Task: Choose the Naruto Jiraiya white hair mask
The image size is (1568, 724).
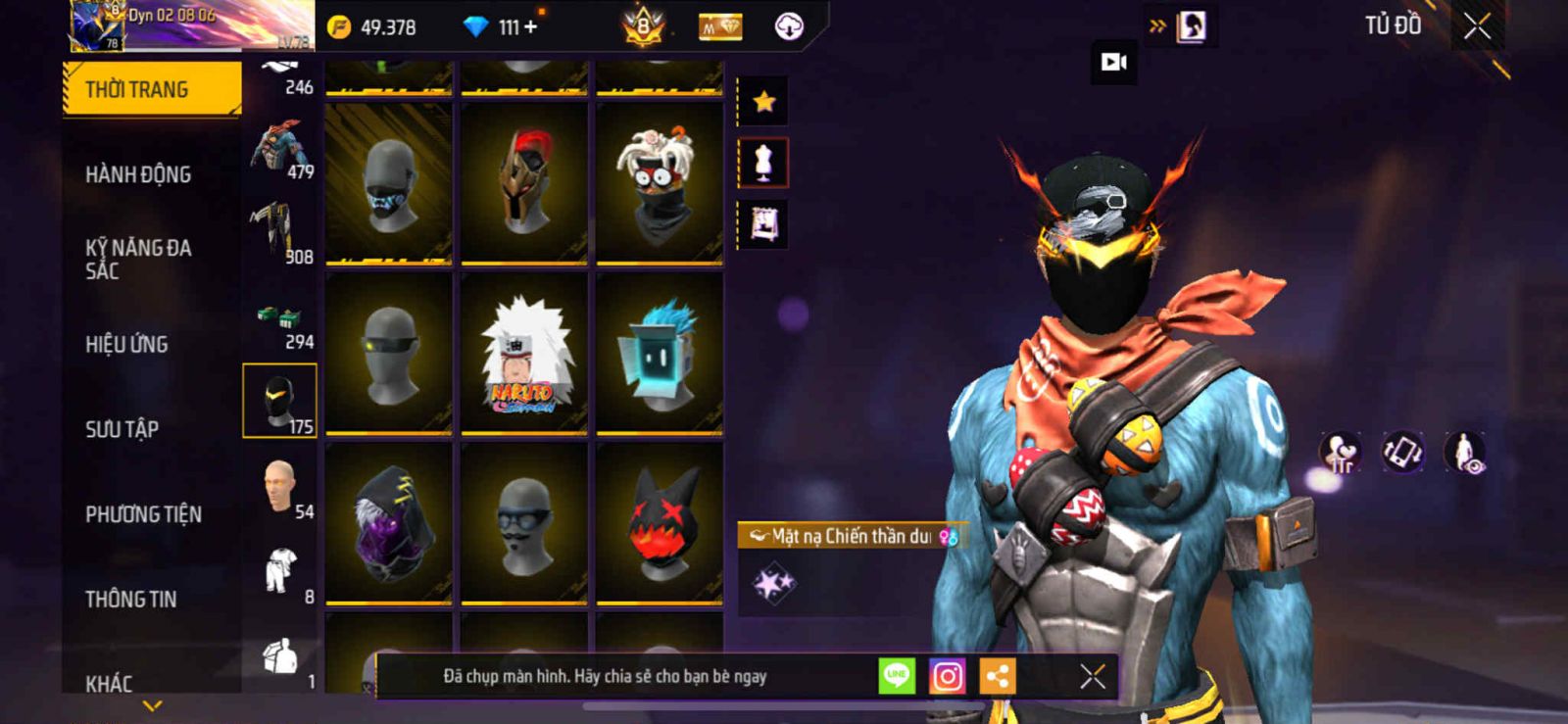Action: click(x=524, y=354)
